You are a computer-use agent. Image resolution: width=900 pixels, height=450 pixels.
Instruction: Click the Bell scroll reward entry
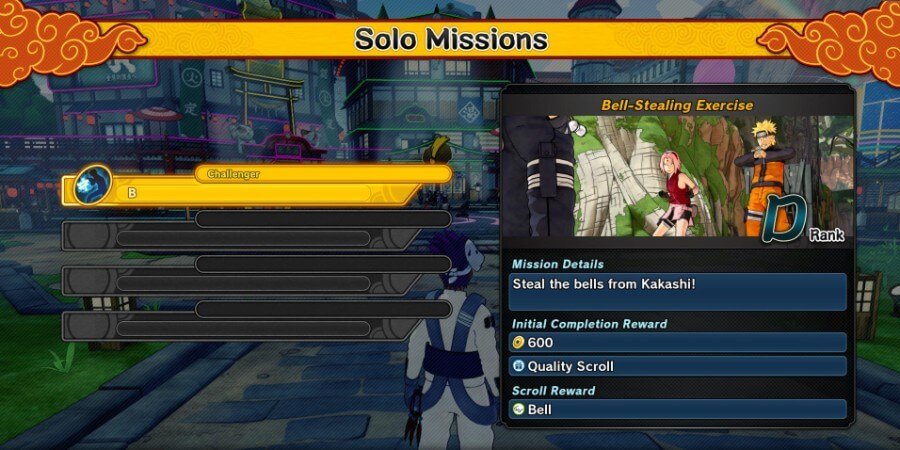678,410
